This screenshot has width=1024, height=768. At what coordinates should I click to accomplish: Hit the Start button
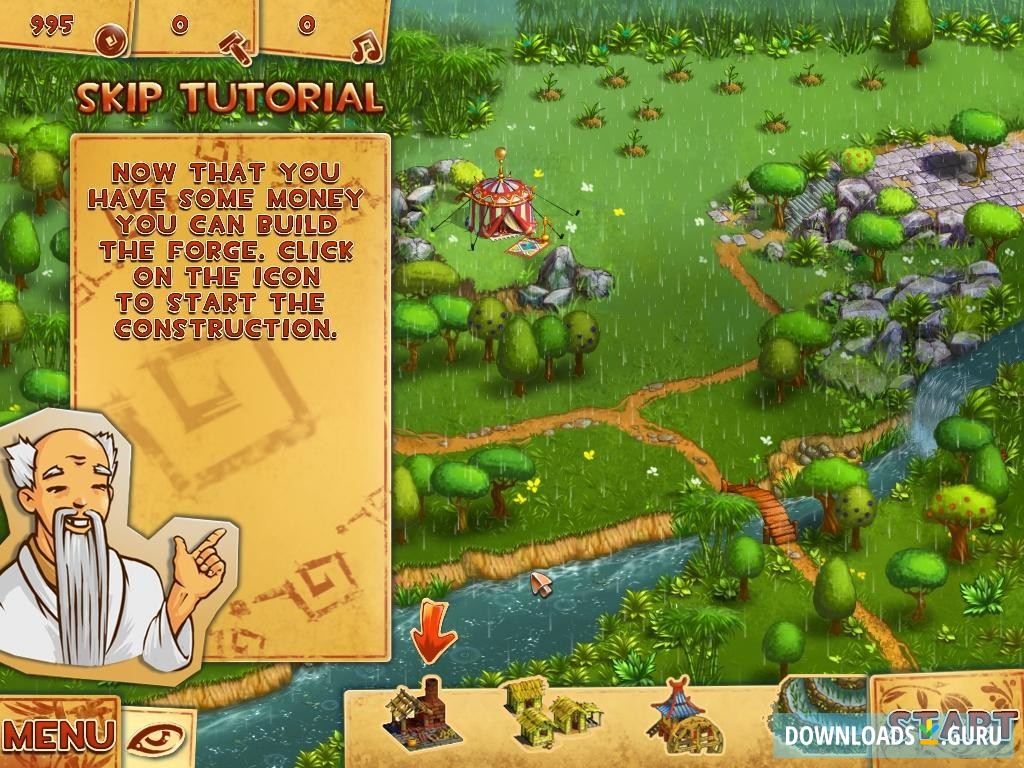[948, 722]
